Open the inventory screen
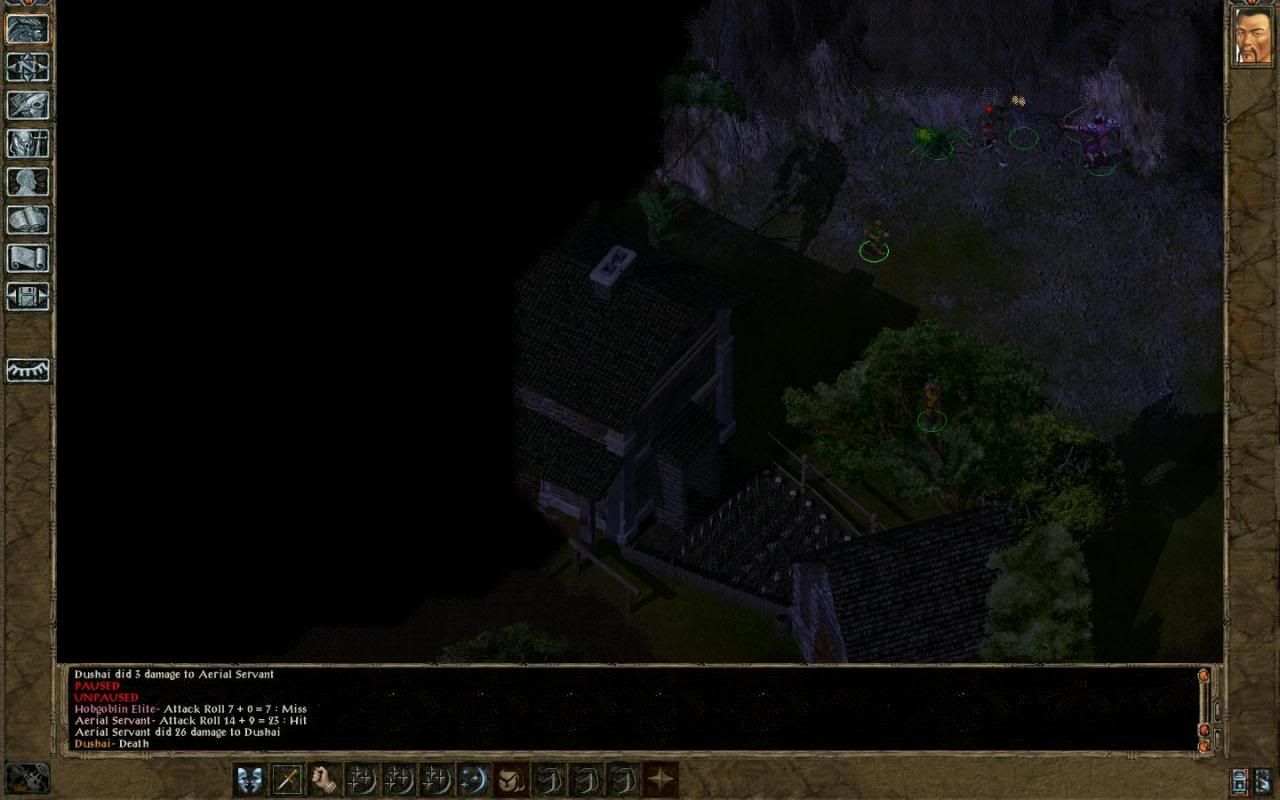The image size is (1280, 800). [28, 143]
